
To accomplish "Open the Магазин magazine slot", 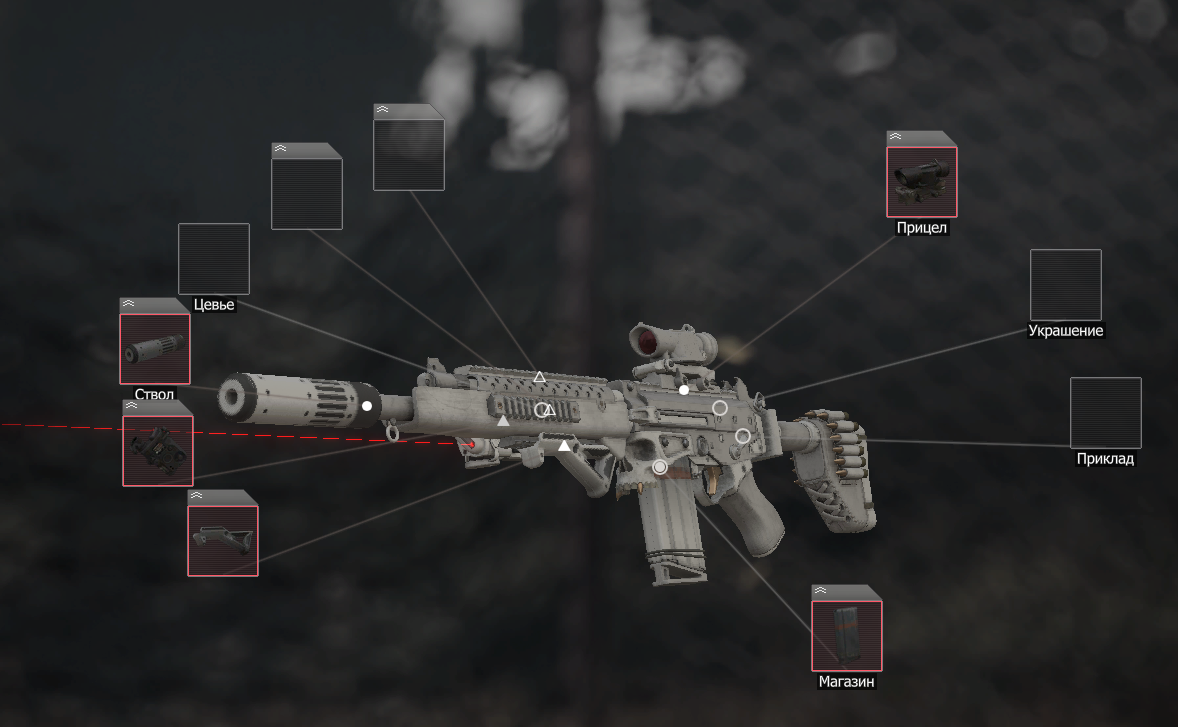I will click(846, 635).
